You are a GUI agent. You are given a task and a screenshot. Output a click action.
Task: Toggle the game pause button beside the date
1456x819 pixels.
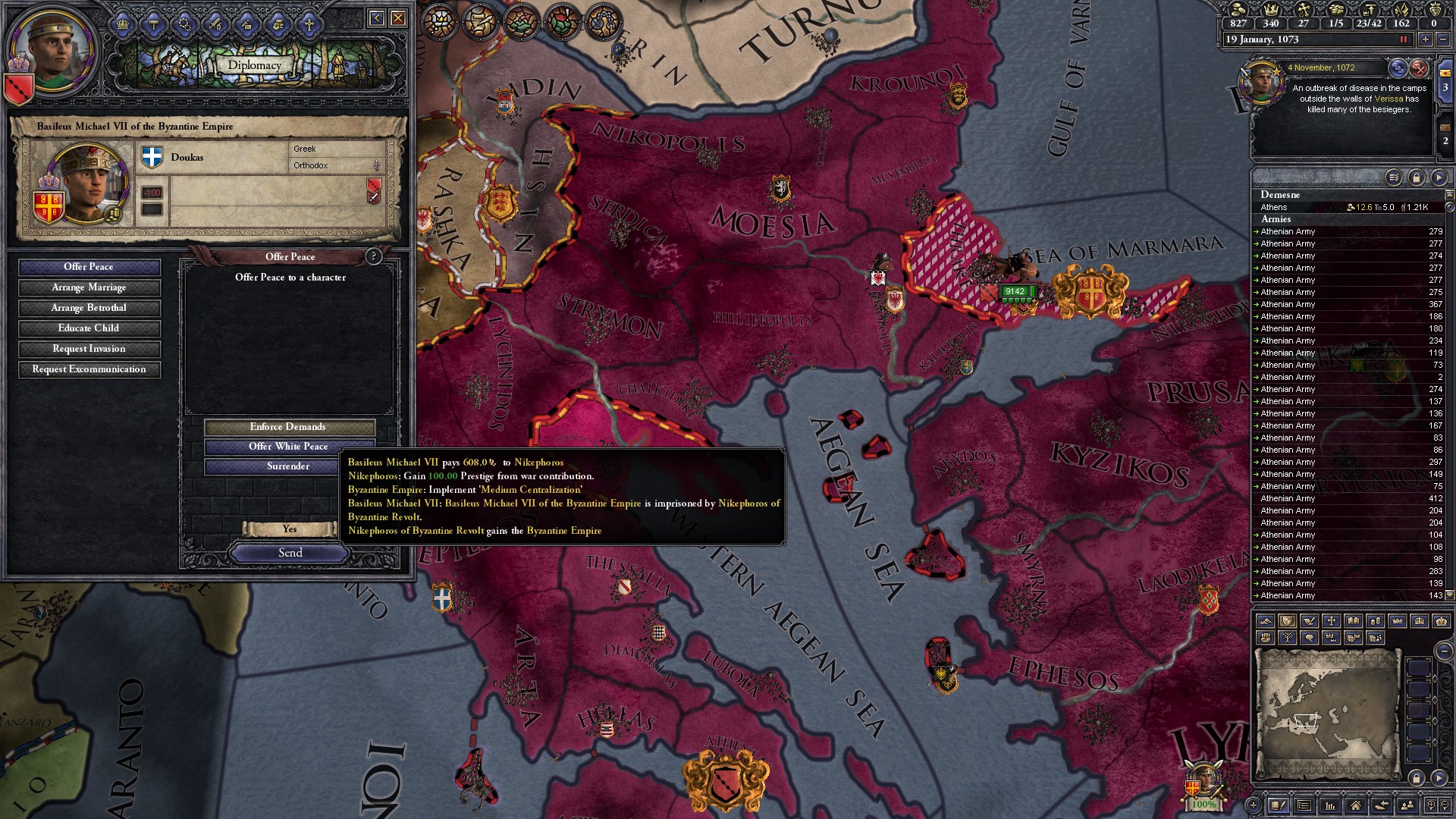1403,39
